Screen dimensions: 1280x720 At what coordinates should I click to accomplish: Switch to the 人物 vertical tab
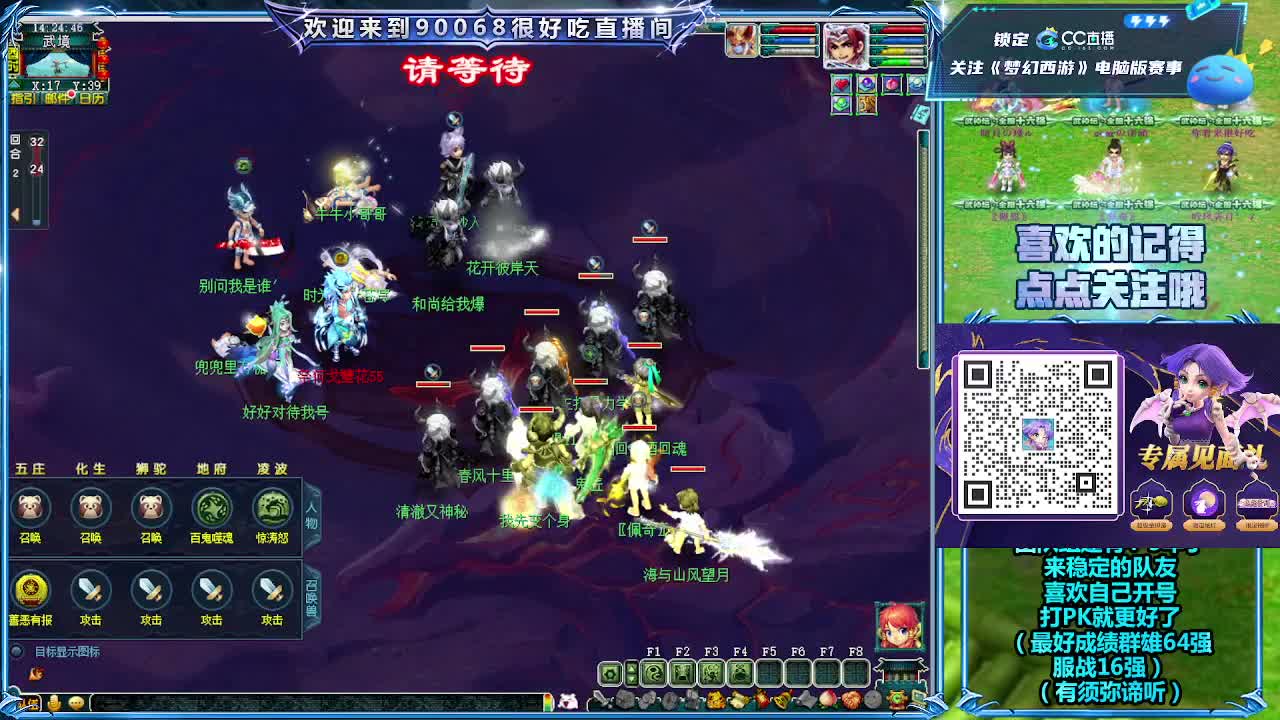tap(313, 516)
